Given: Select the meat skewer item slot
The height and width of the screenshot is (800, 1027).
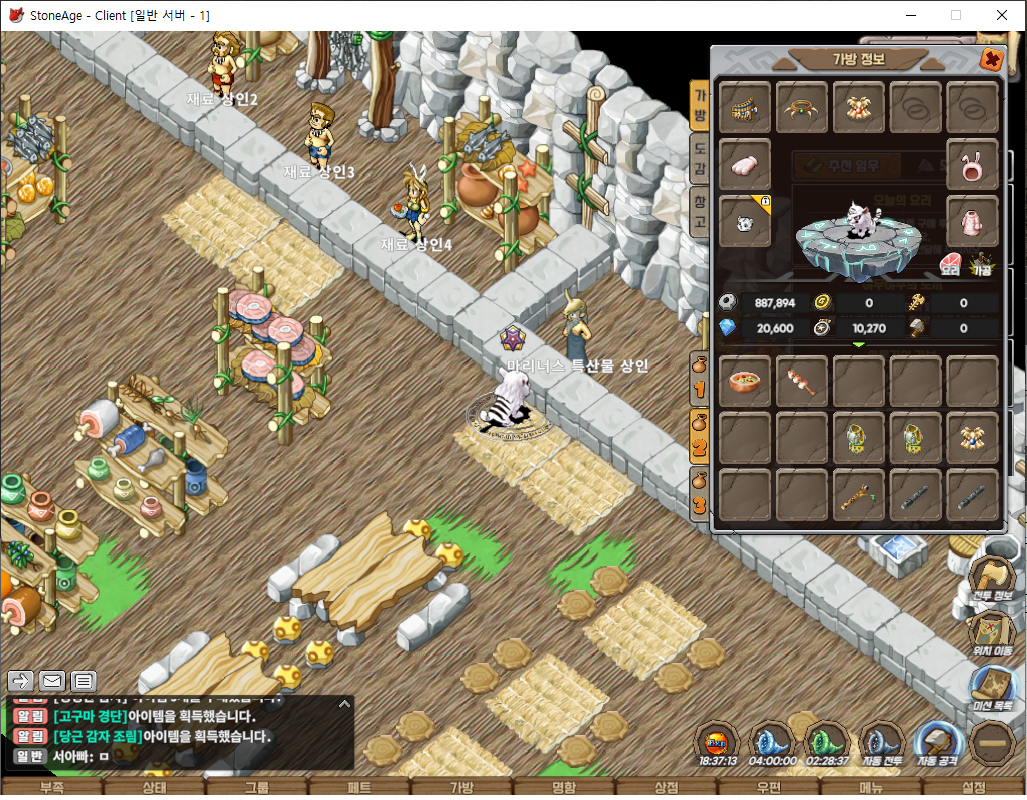Looking at the screenshot, I should tap(802, 381).
